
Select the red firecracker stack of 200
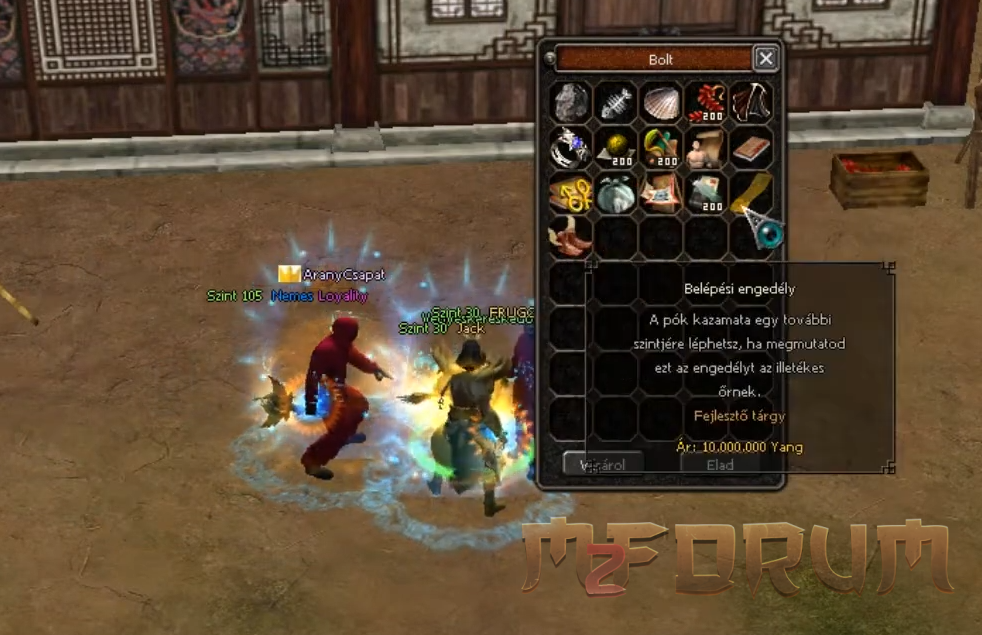706,103
